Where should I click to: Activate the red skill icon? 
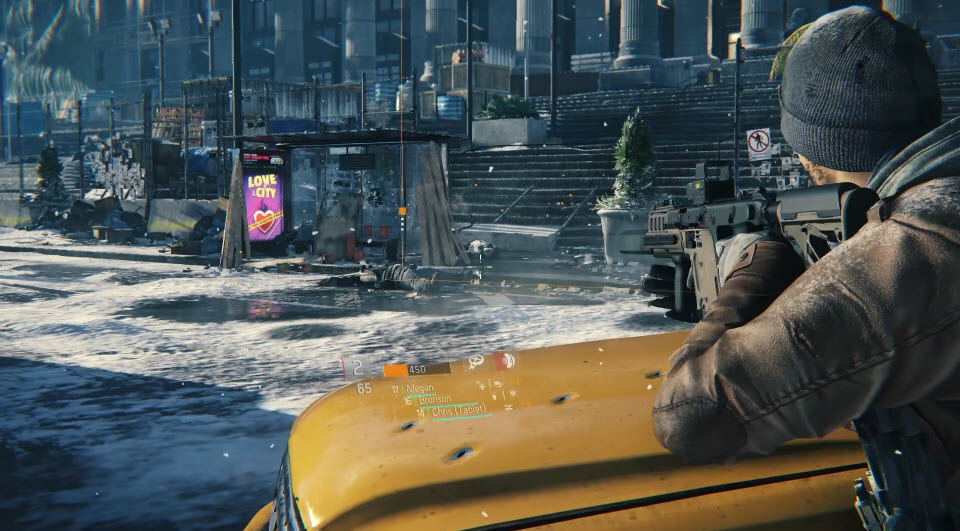point(503,360)
